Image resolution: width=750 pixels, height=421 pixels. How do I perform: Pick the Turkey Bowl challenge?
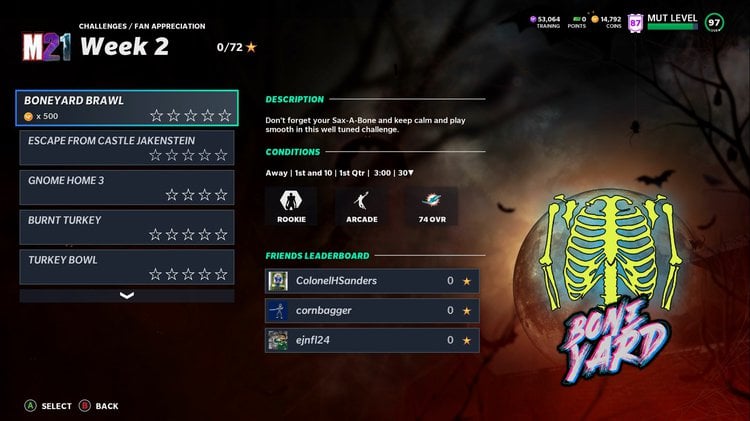tap(127, 267)
